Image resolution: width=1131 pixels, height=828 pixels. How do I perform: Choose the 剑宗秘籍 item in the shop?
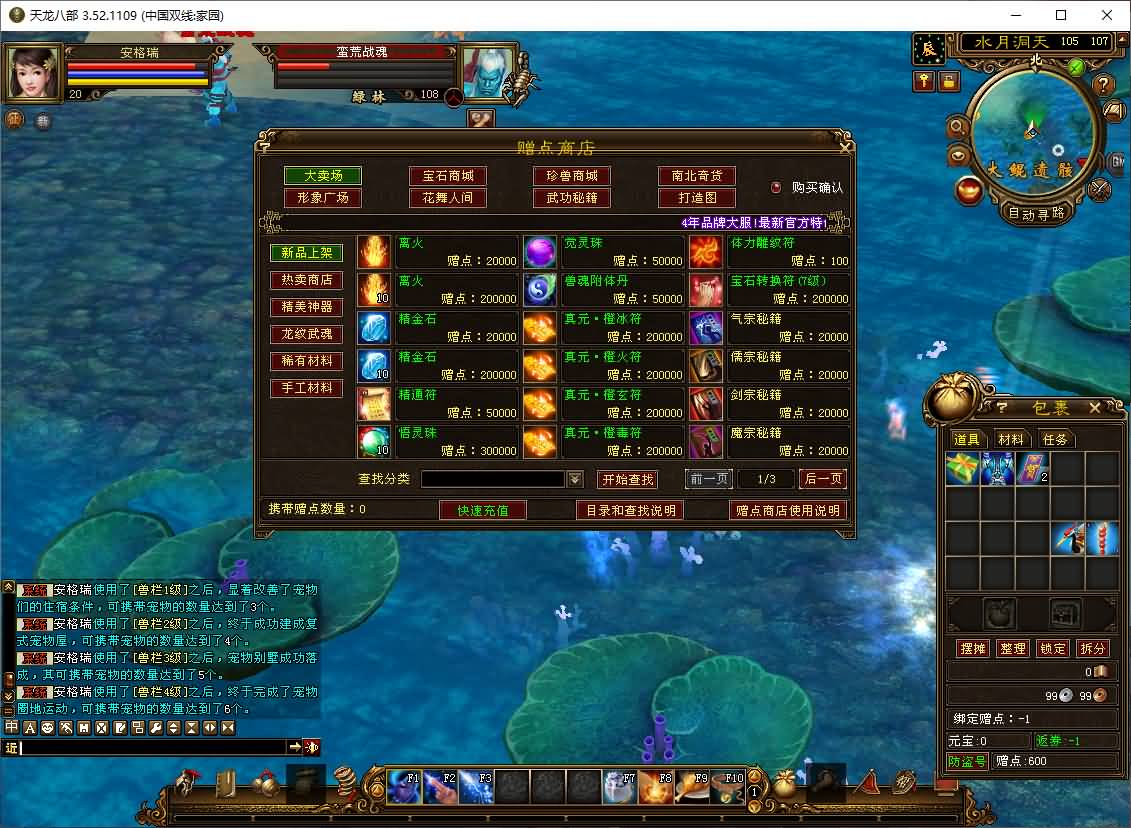pyautogui.click(x=769, y=404)
